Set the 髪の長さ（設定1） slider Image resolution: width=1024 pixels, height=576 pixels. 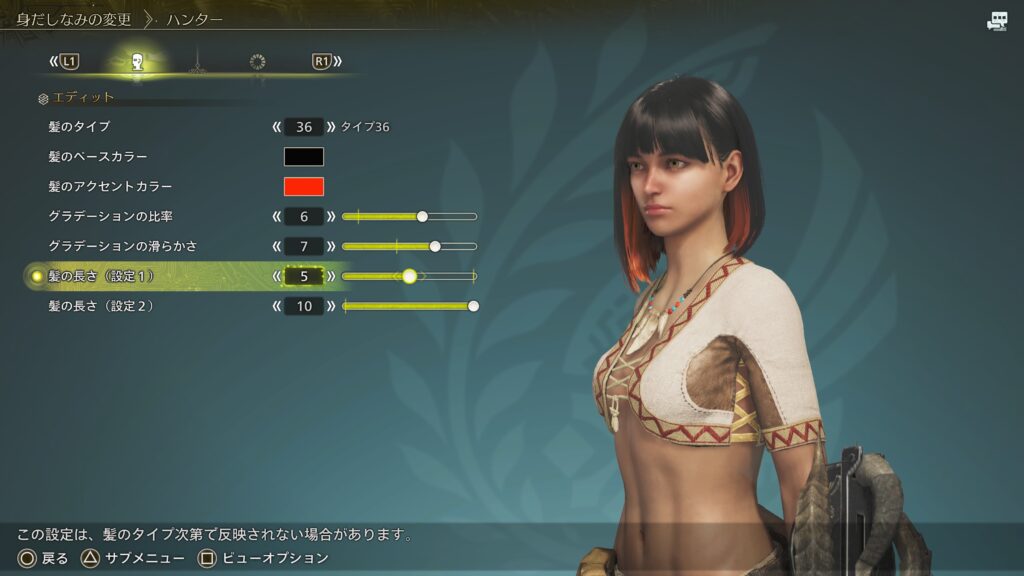tap(409, 276)
